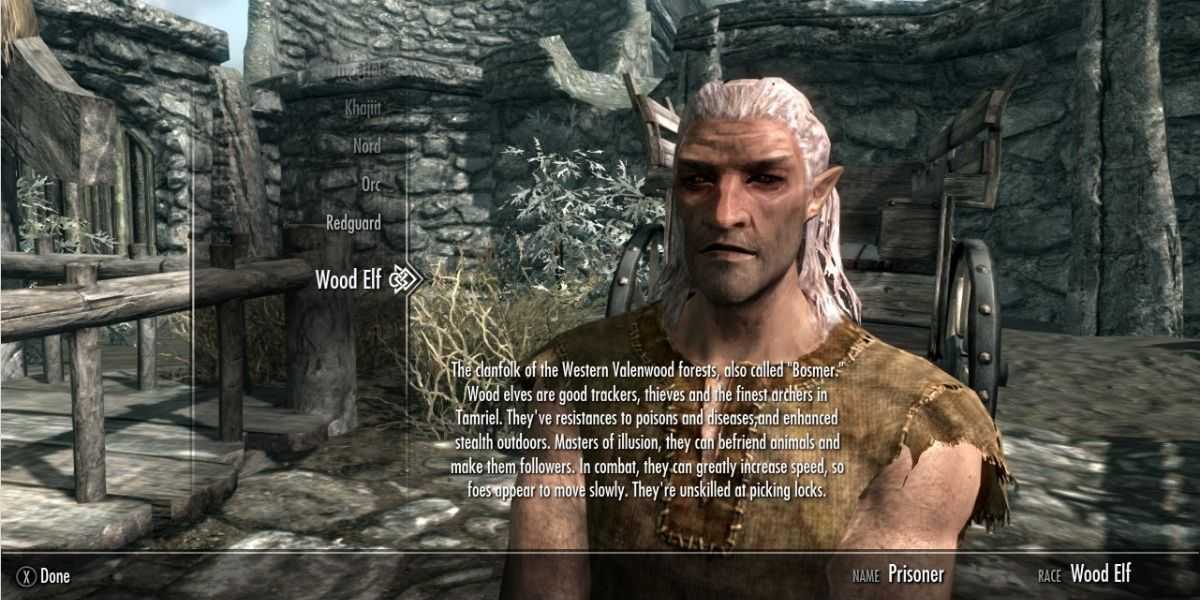Image resolution: width=1200 pixels, height=600 pixels.
Task: Pick the Orc race entry
Action: [x=371, y=184]
